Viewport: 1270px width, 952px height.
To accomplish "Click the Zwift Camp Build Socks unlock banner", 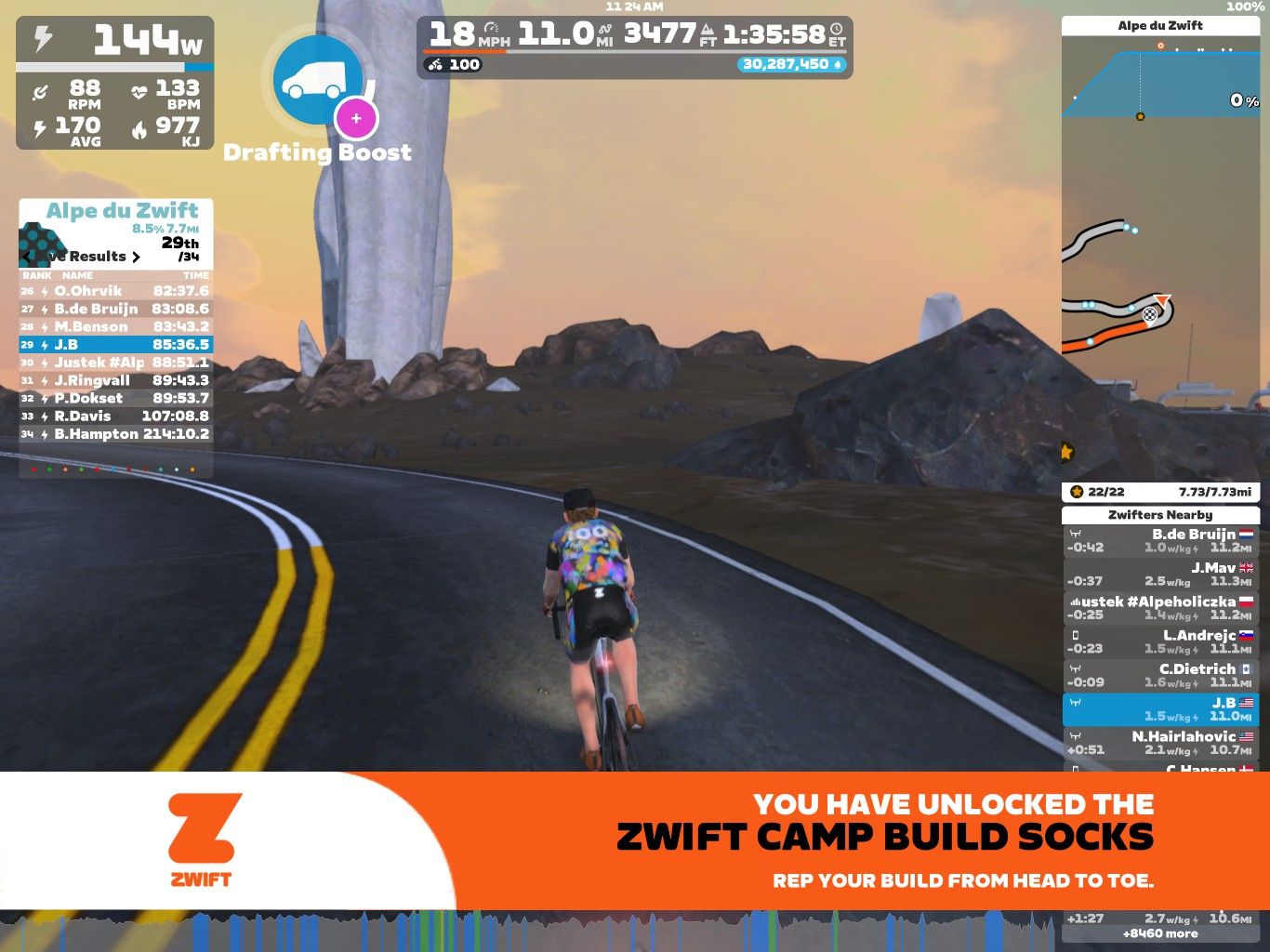I will (635, 840).
